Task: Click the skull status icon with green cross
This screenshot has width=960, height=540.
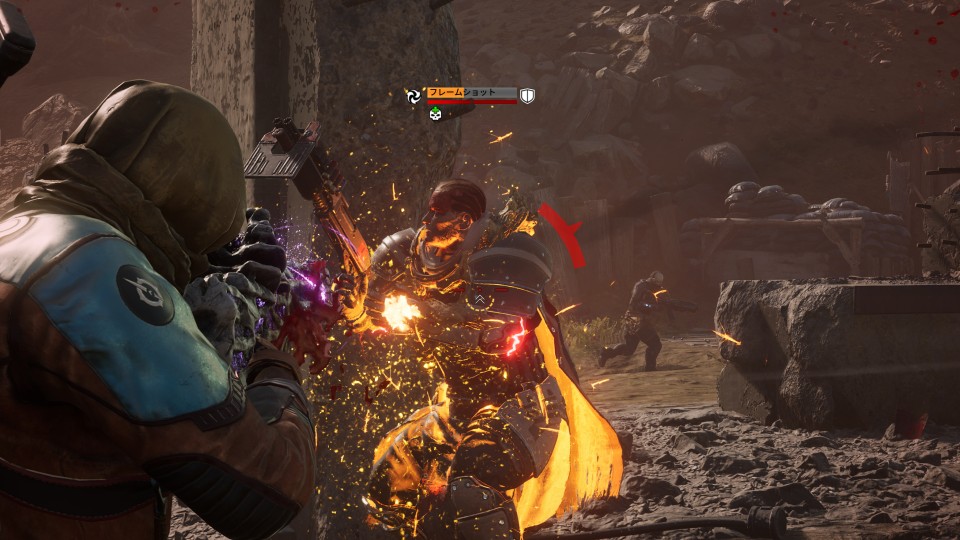Action: 436,113
